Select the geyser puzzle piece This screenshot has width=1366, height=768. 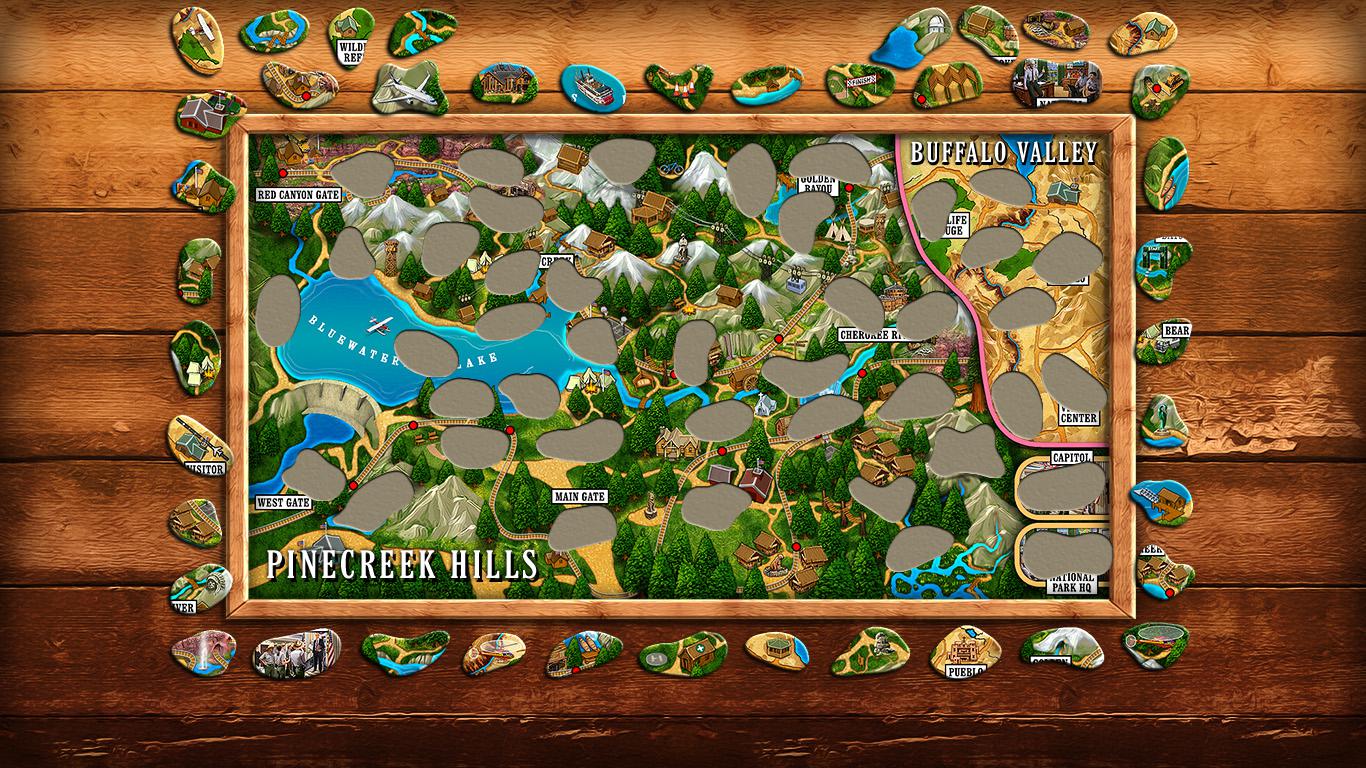202,653
